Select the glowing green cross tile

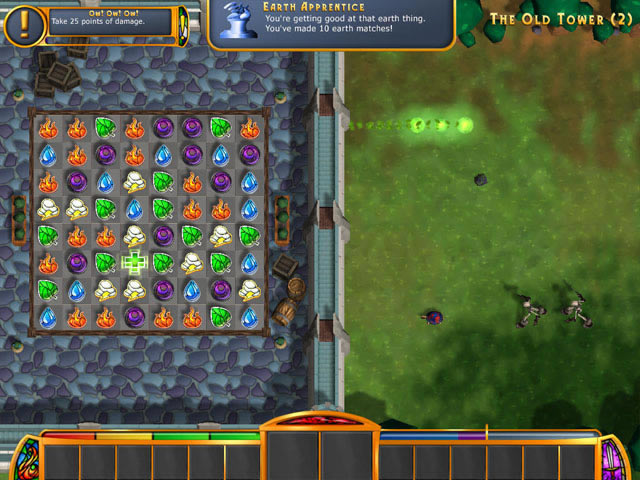click(134, 263)
